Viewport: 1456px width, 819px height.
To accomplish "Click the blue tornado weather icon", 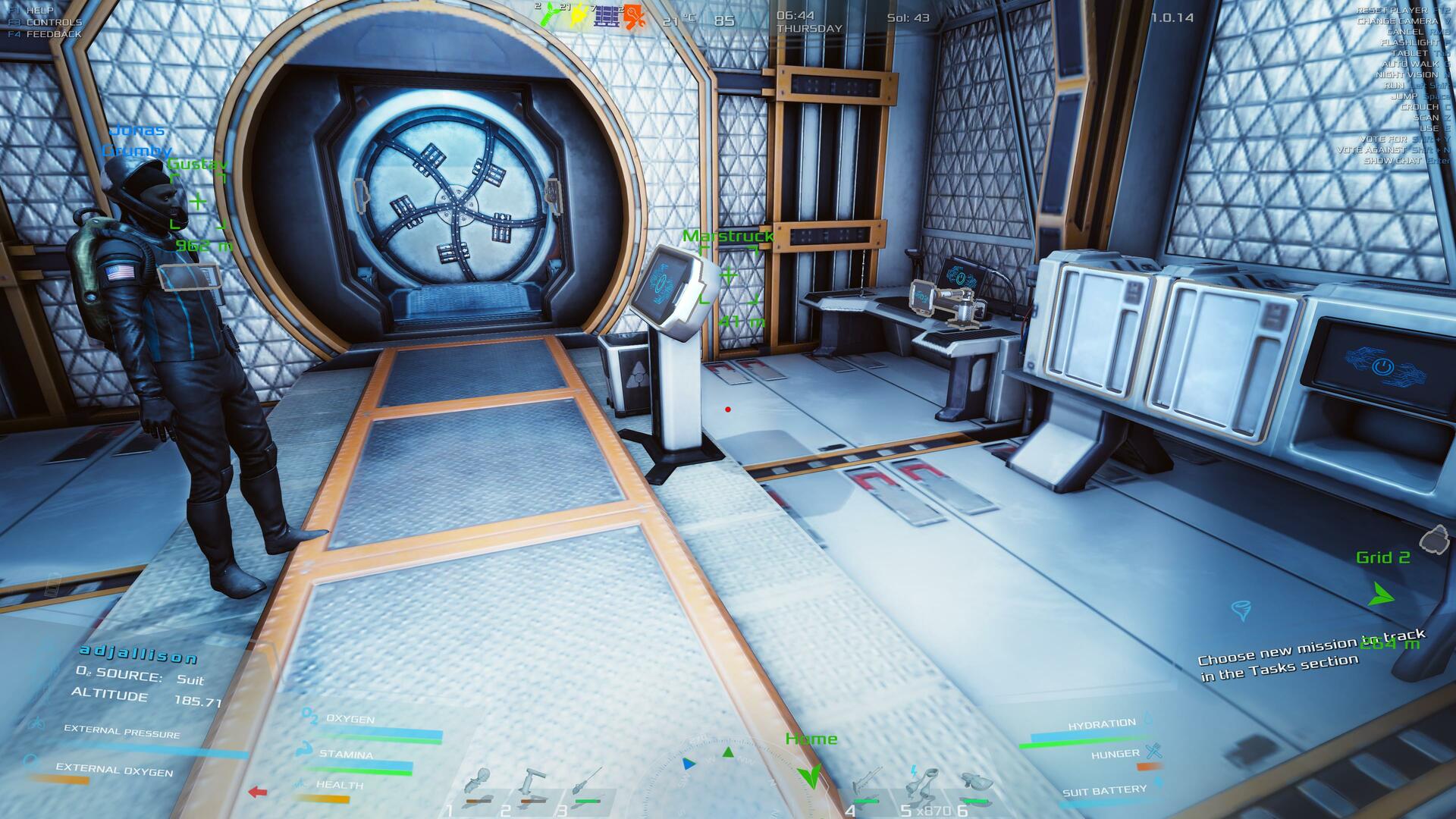I will 1241,610.
